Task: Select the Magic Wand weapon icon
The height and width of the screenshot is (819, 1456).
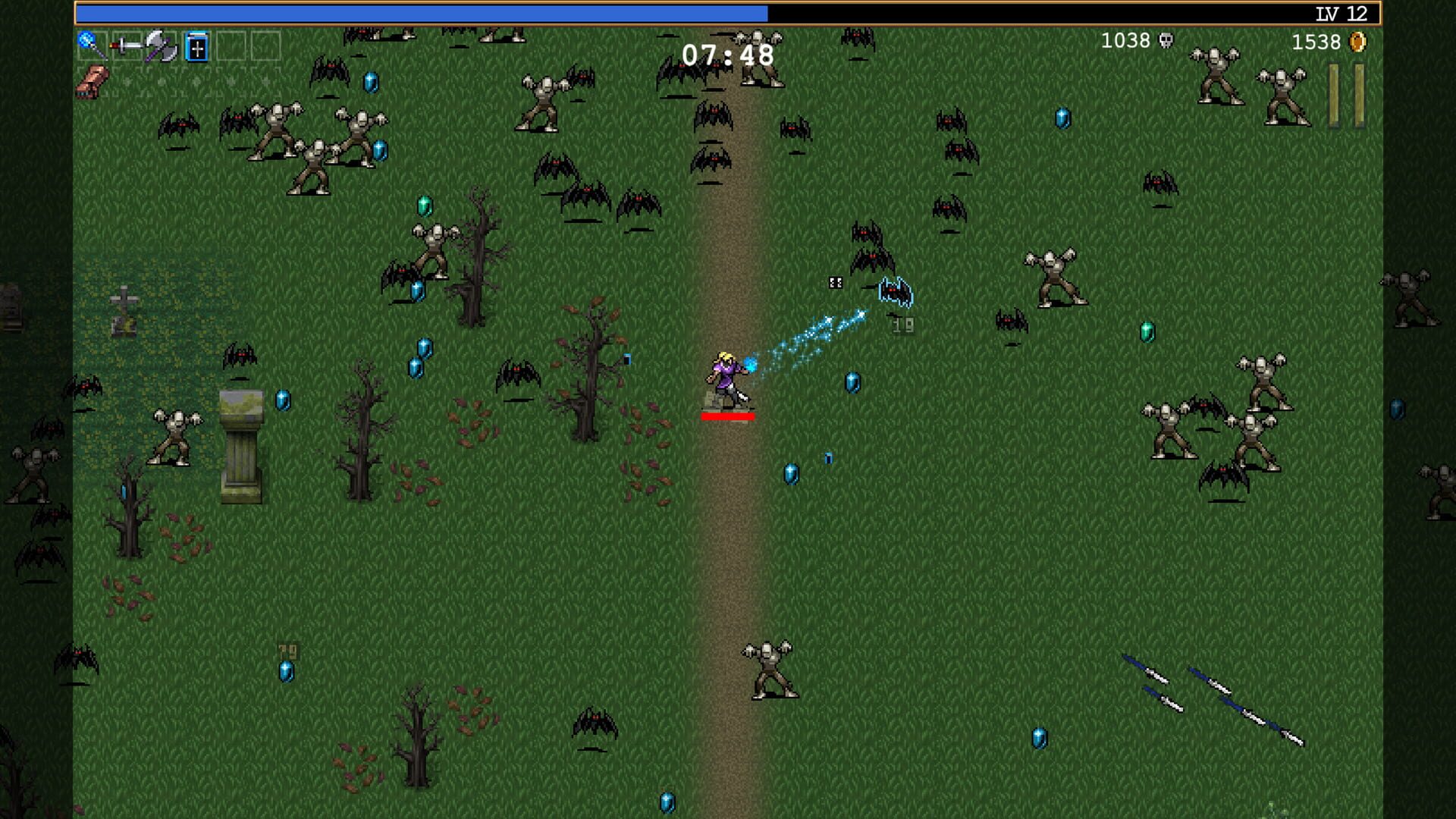Action: (92, 45)
